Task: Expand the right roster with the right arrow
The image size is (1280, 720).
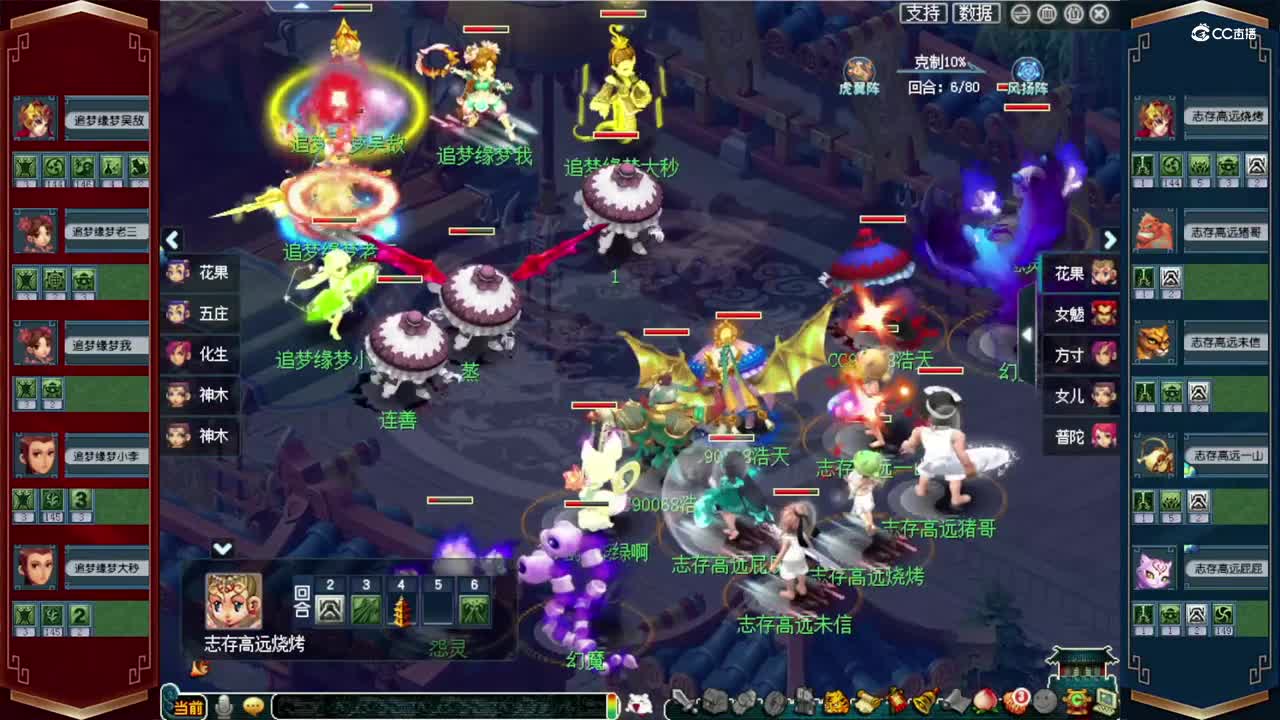Action: click(1110, 240)
